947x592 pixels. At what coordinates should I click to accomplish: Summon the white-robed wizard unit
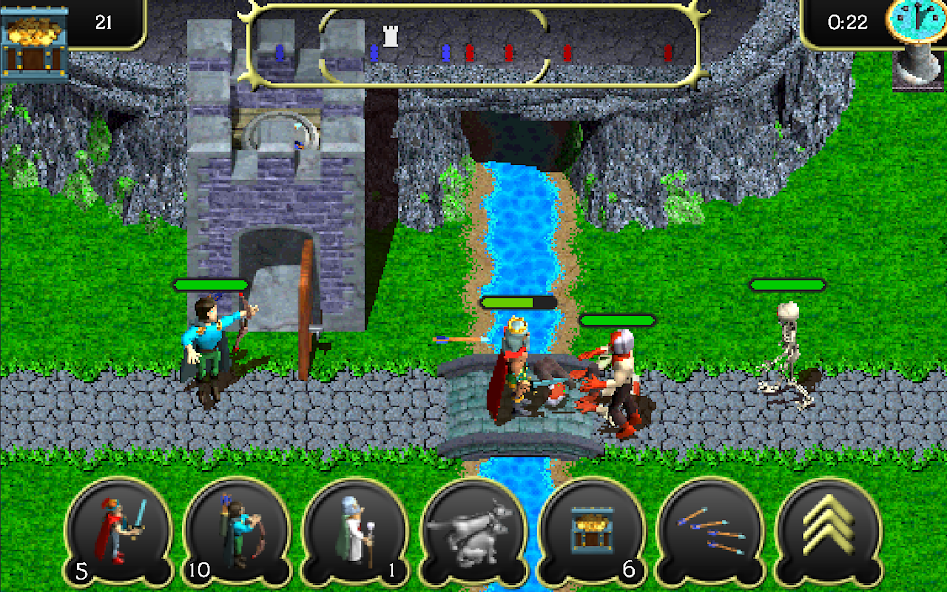(355, 531)
